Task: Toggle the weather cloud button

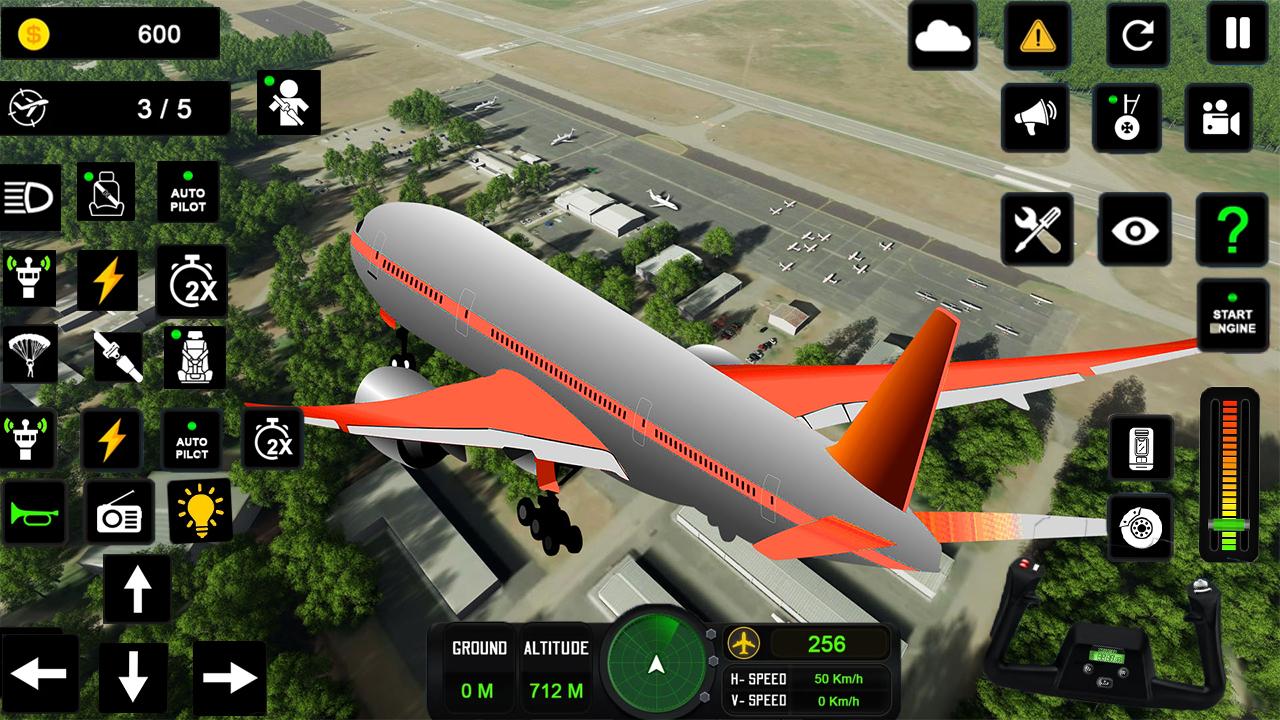Action: click(x=942, y=36)
